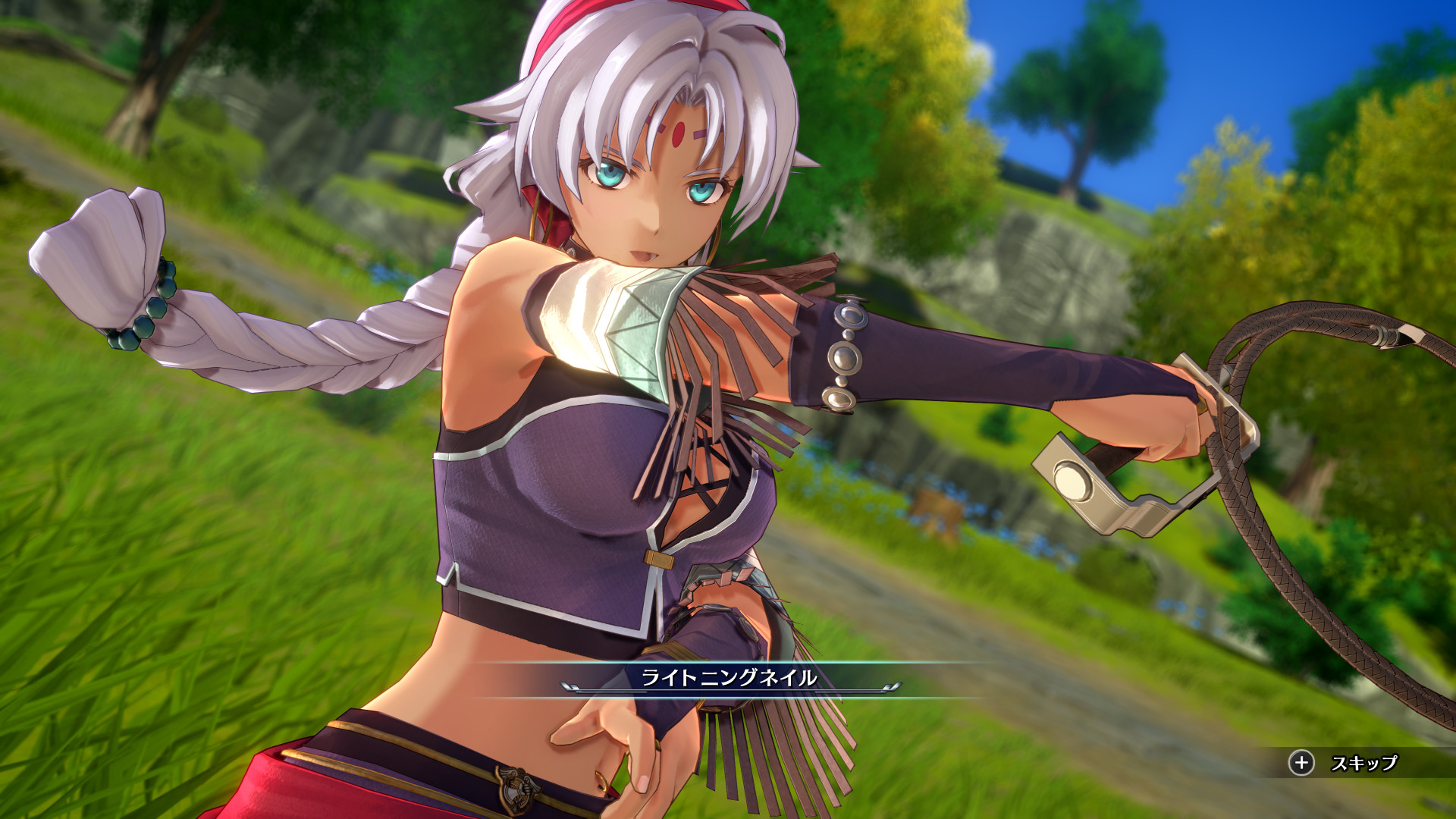
Task: Click the navel piercing ring
Action: point(602,783)
